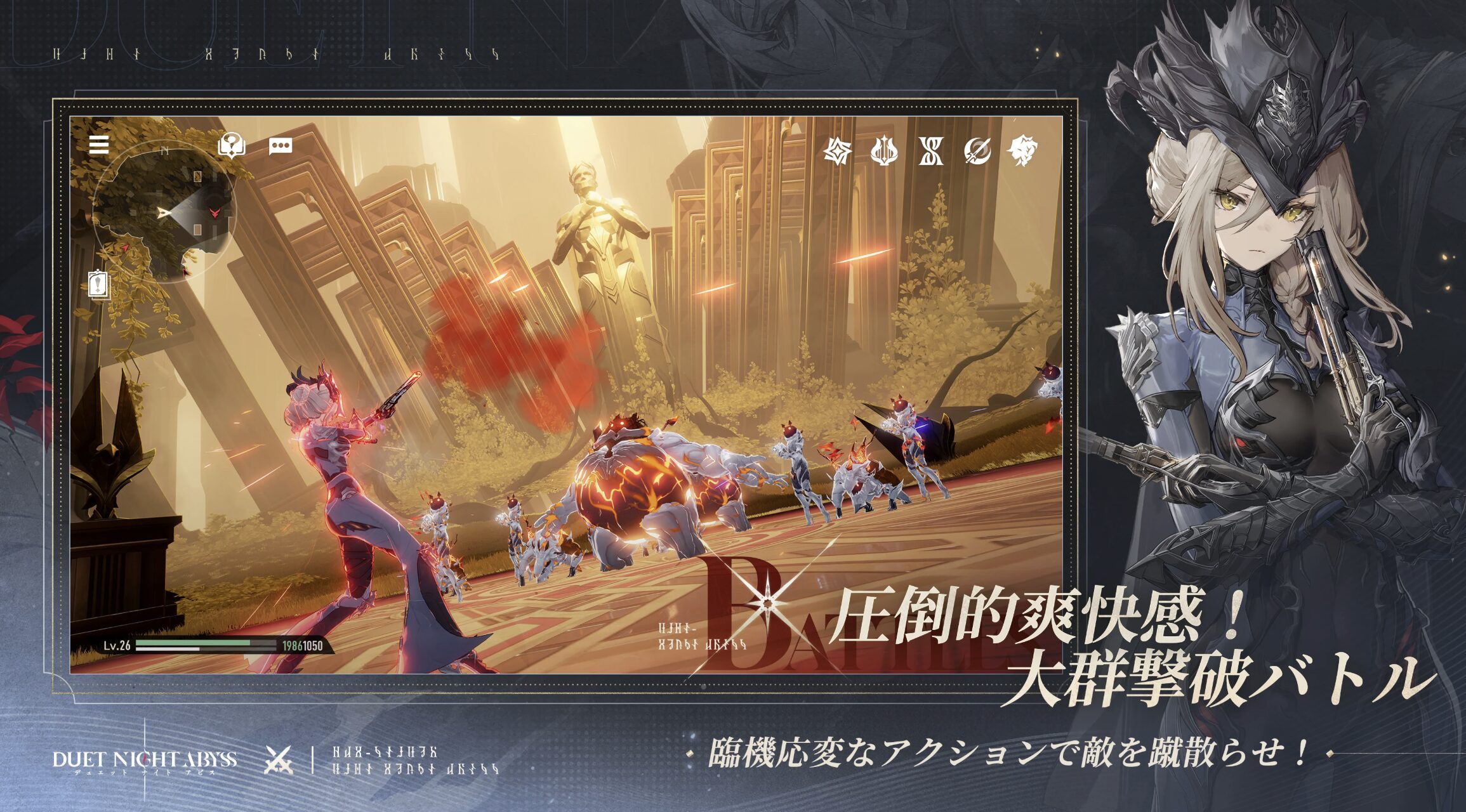Open the quest guide book icon
Viewport: 1466px width, 812px height.
point(232,146)
